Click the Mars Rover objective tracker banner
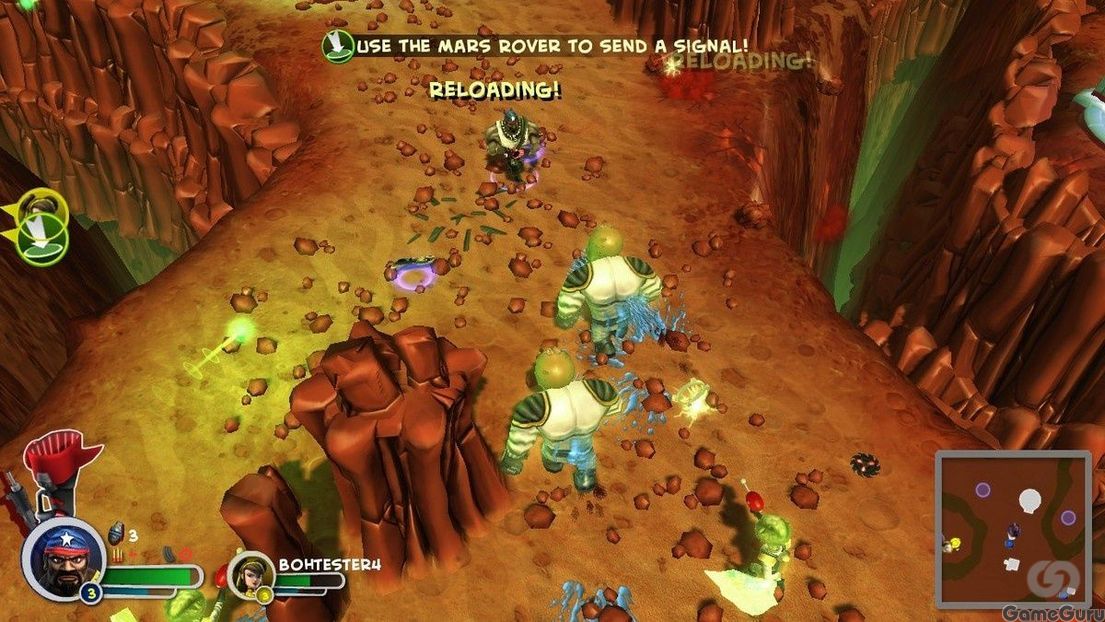1105x622 pixels. click(535, 45)
